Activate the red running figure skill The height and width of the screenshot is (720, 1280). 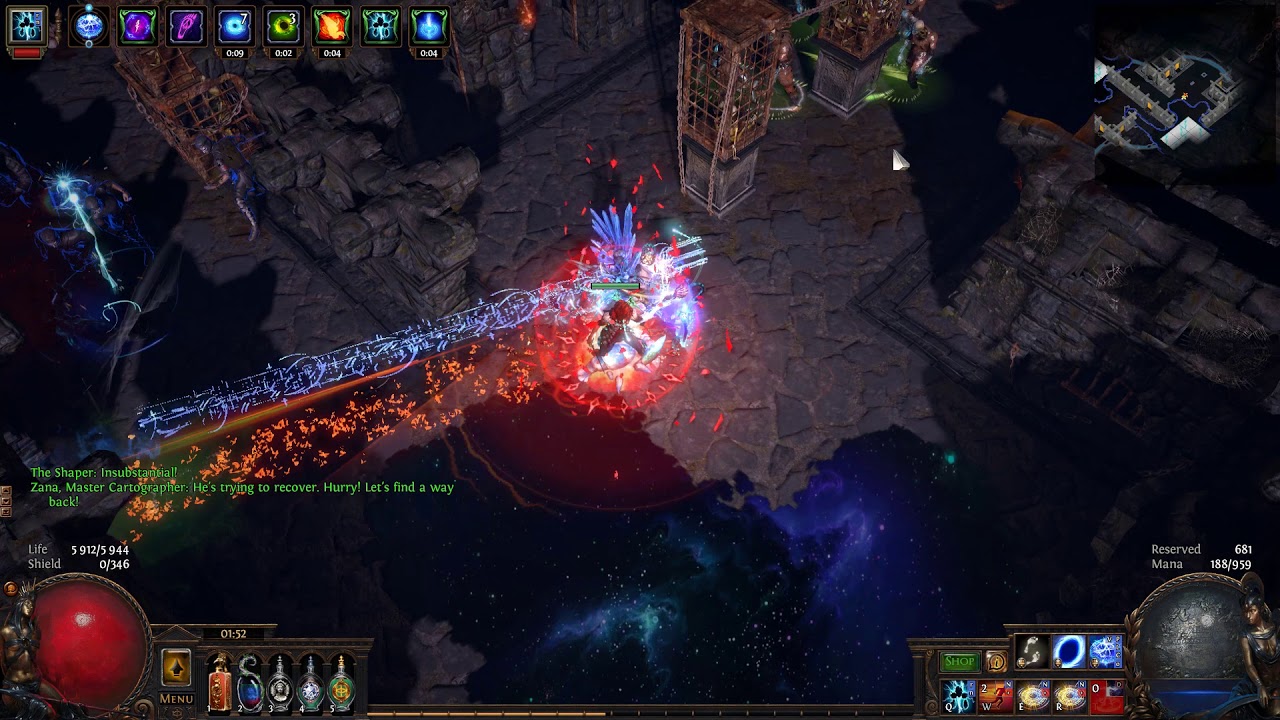(x=996, y=696)
